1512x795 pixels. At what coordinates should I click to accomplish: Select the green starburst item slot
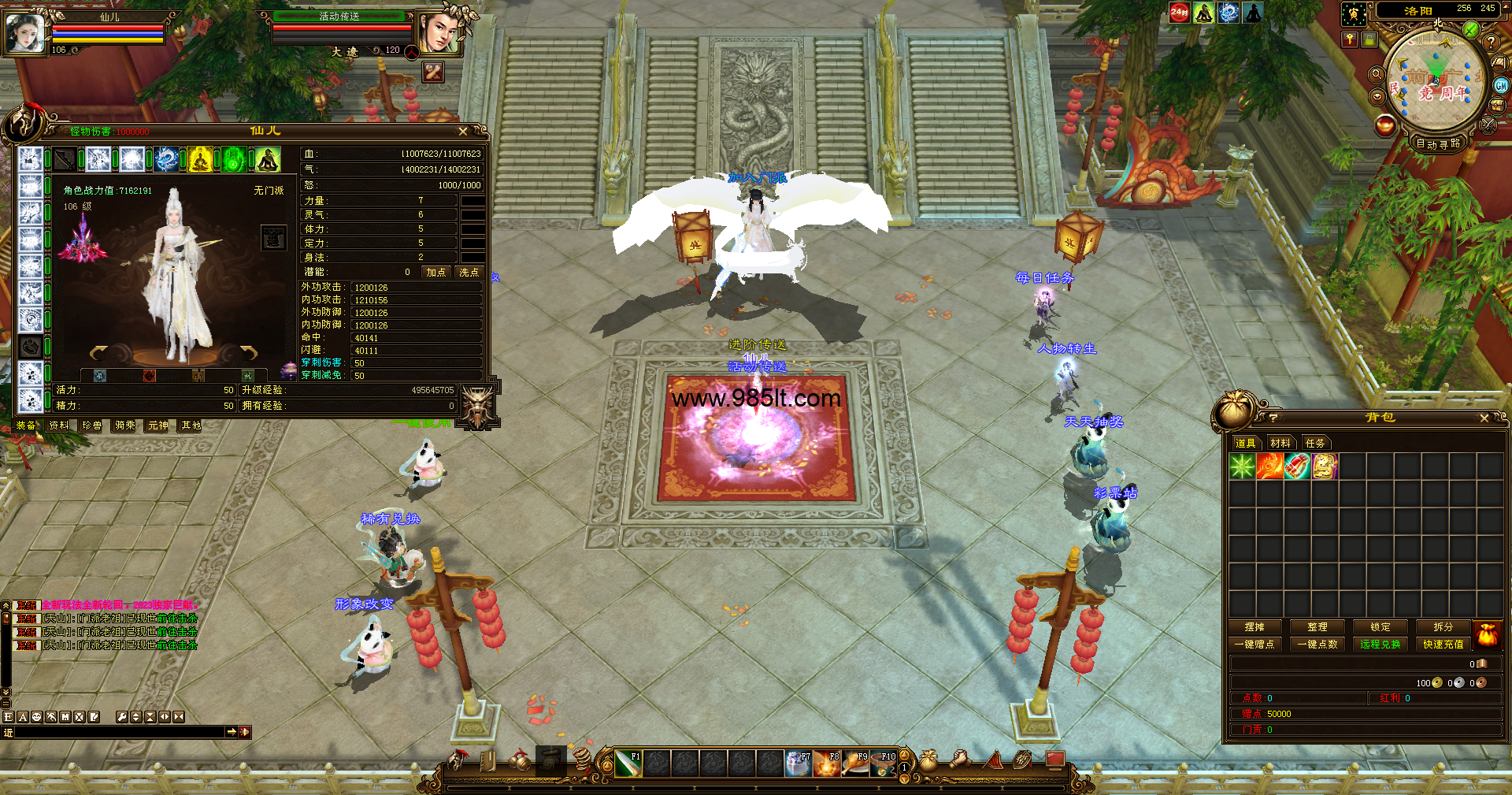1243,466
